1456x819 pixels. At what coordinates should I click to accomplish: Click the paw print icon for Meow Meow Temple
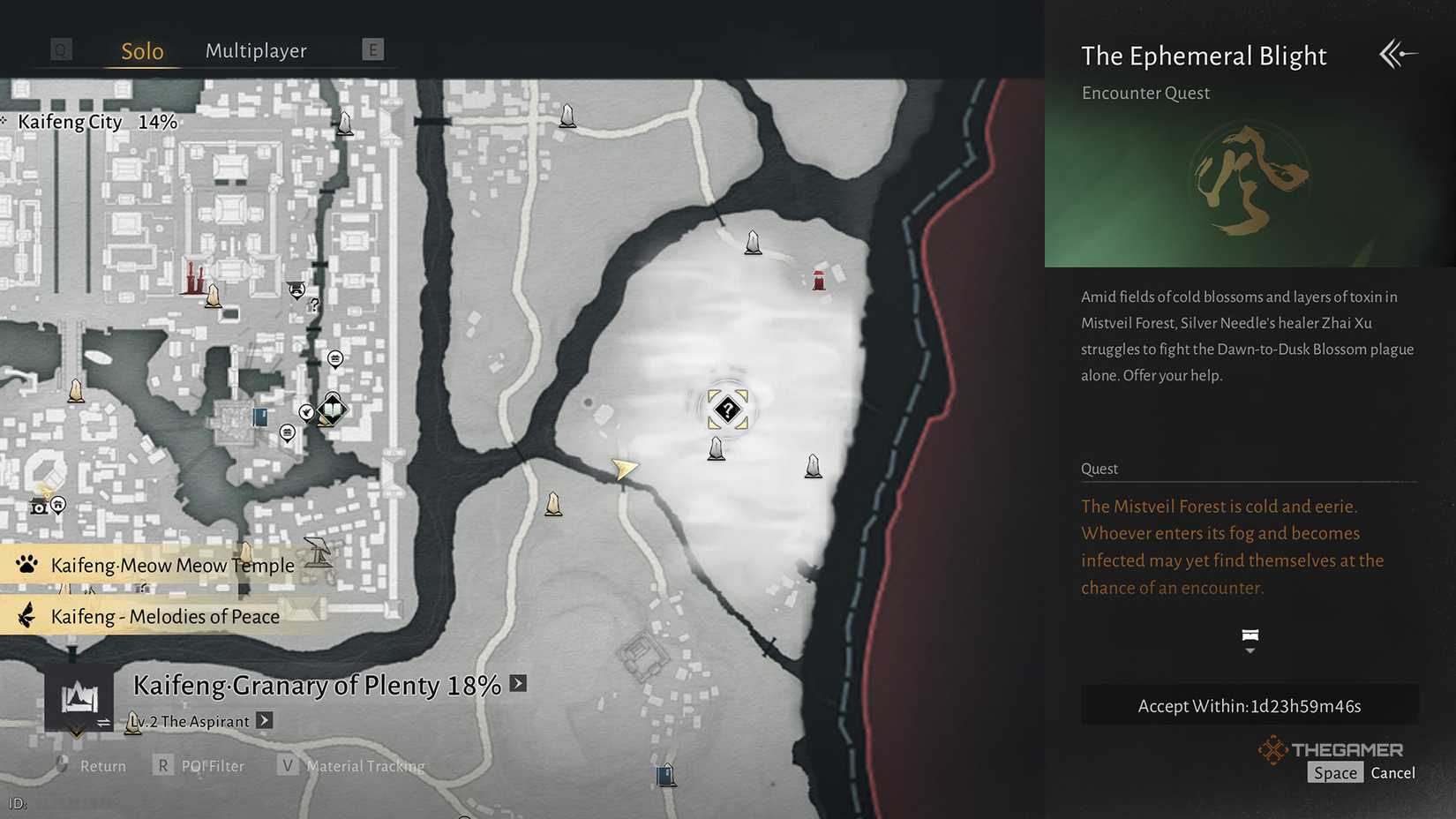(x=27, y=565)
